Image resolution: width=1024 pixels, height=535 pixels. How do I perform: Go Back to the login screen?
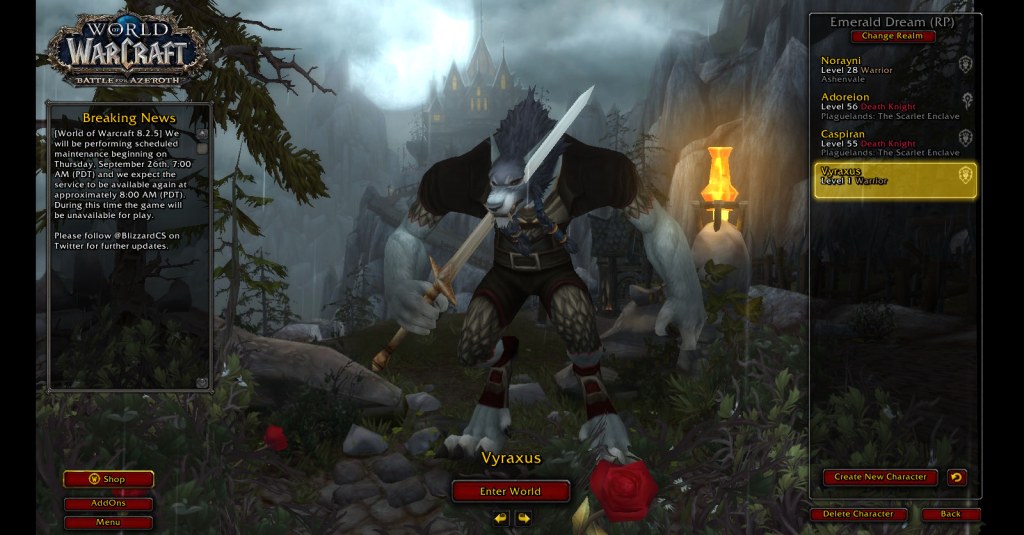click(x=950, y=514)
